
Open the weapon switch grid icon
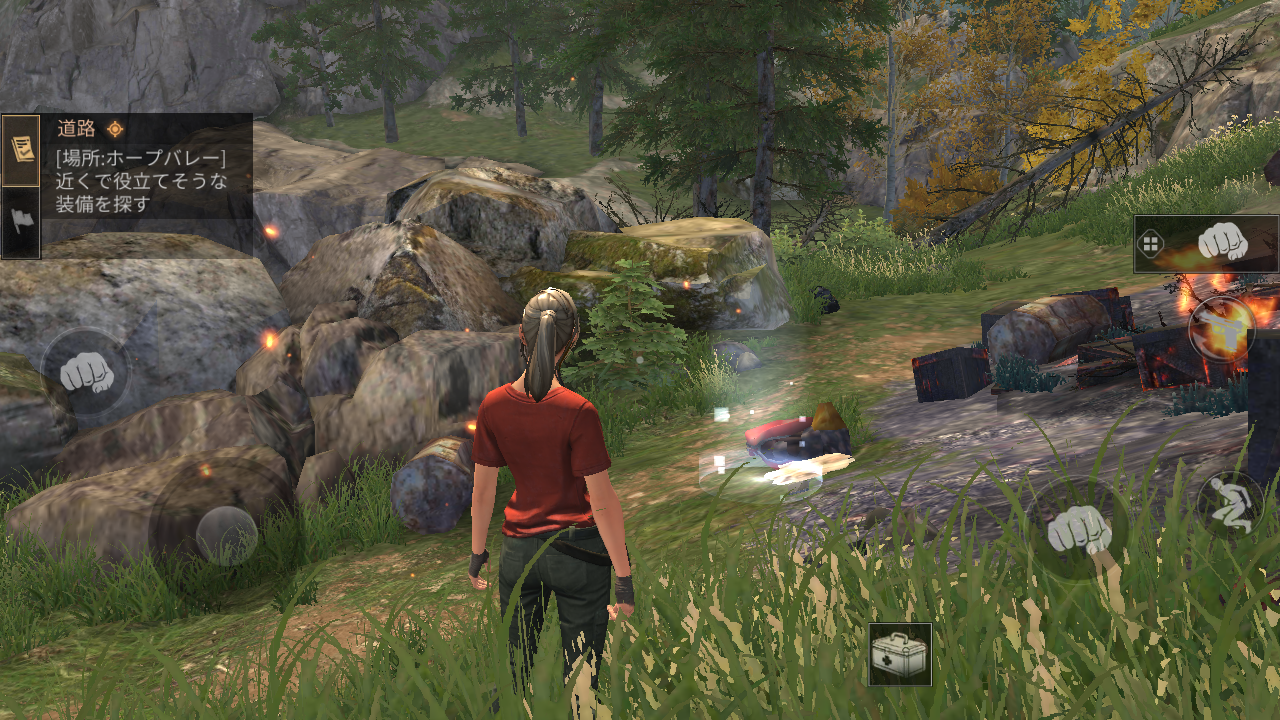(x=1150, y=244)
